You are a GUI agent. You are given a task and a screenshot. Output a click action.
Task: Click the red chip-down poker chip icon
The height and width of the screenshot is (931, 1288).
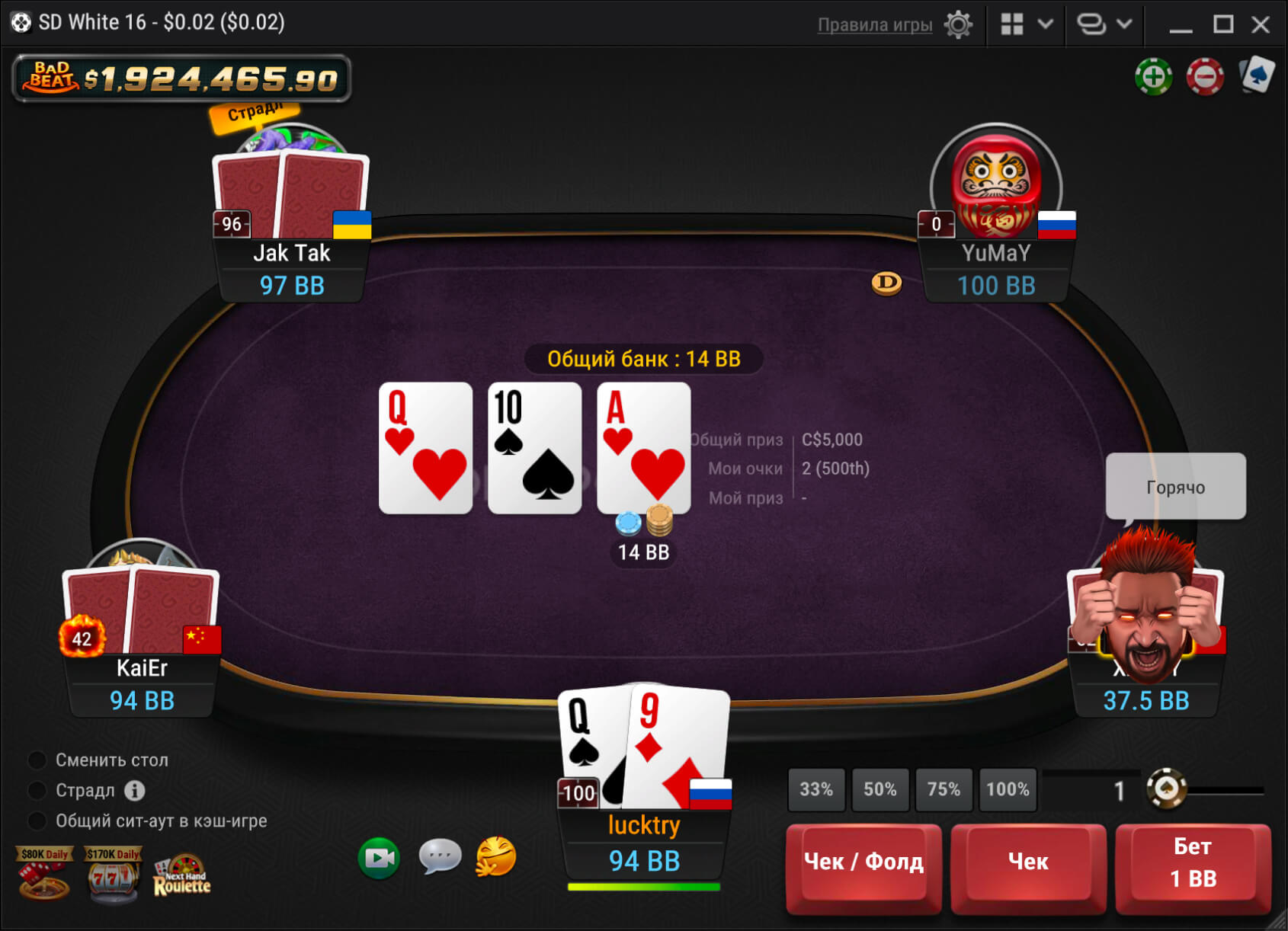1203,78
